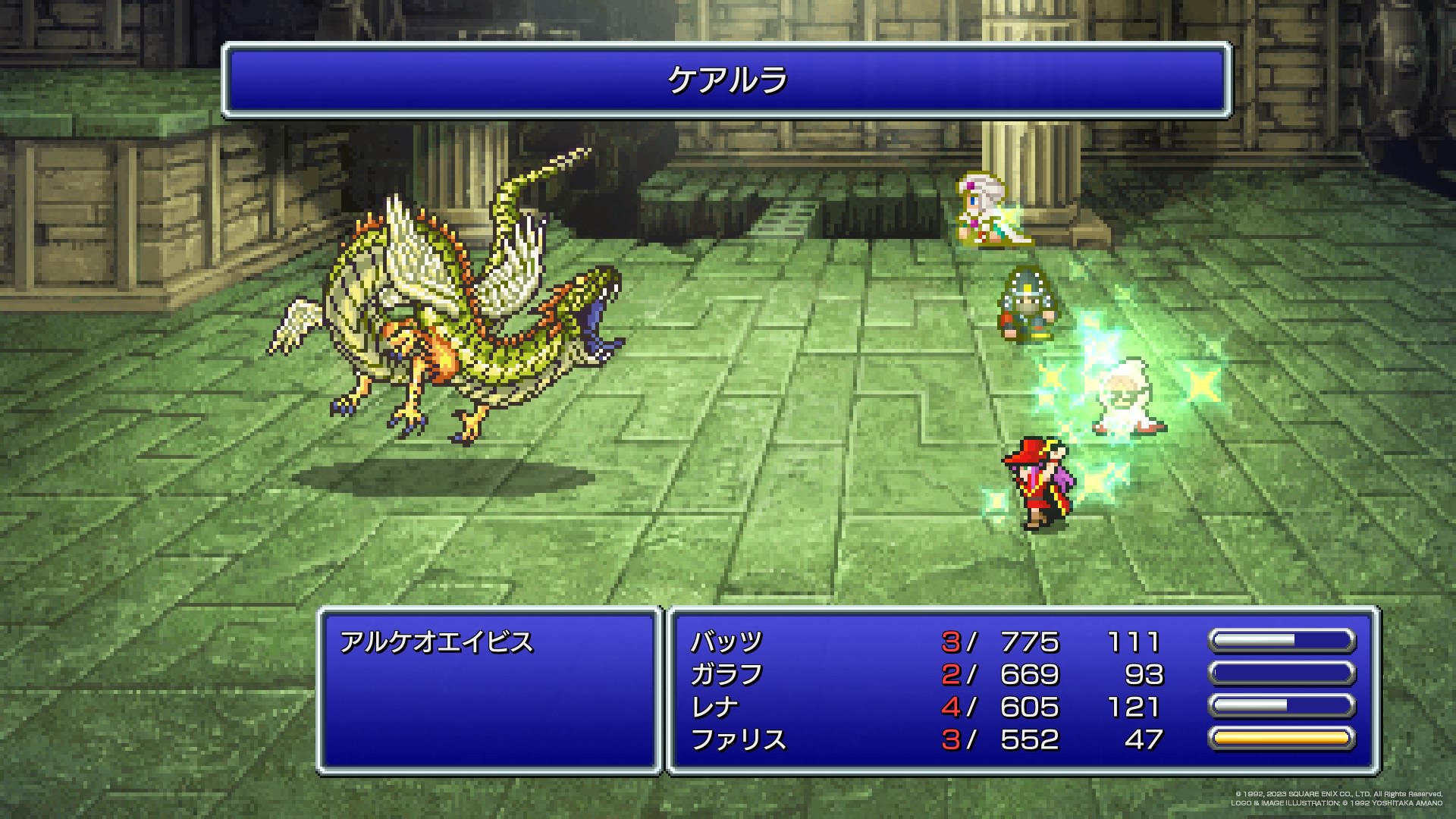Choose ガラフ in the party list
1456x819 pixels.
tap(726, 675)
